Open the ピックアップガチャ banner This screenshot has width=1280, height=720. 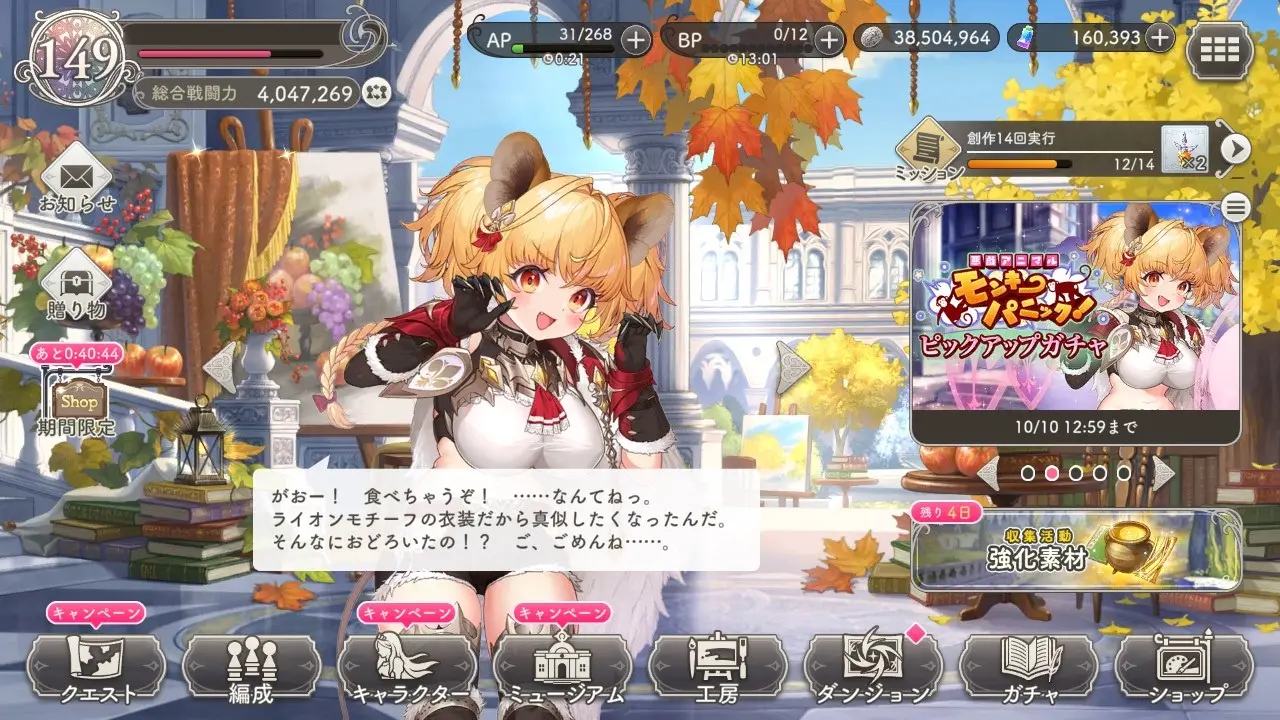click(x=1075, y=322)
